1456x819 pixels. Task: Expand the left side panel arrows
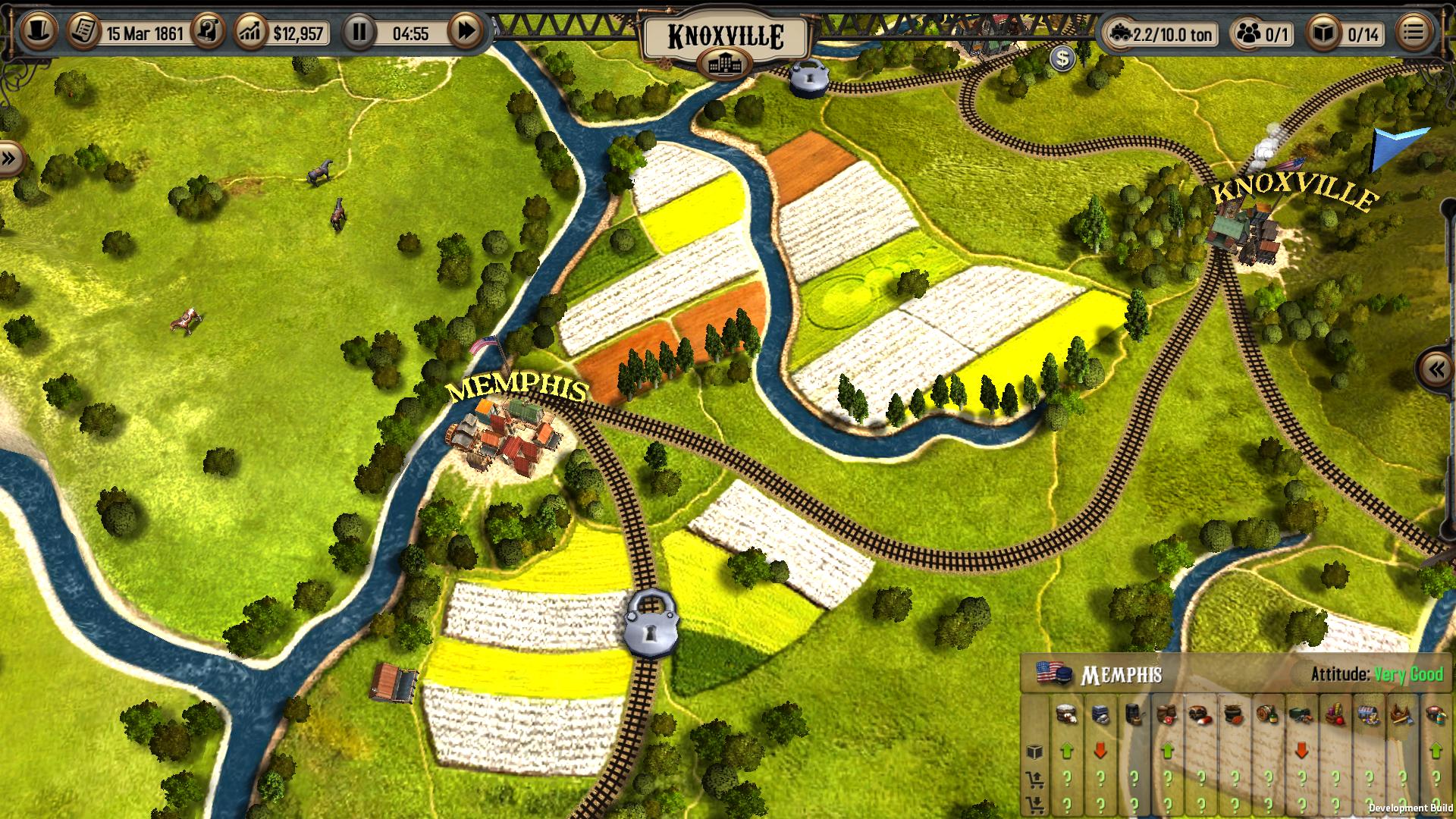[10, 158]
